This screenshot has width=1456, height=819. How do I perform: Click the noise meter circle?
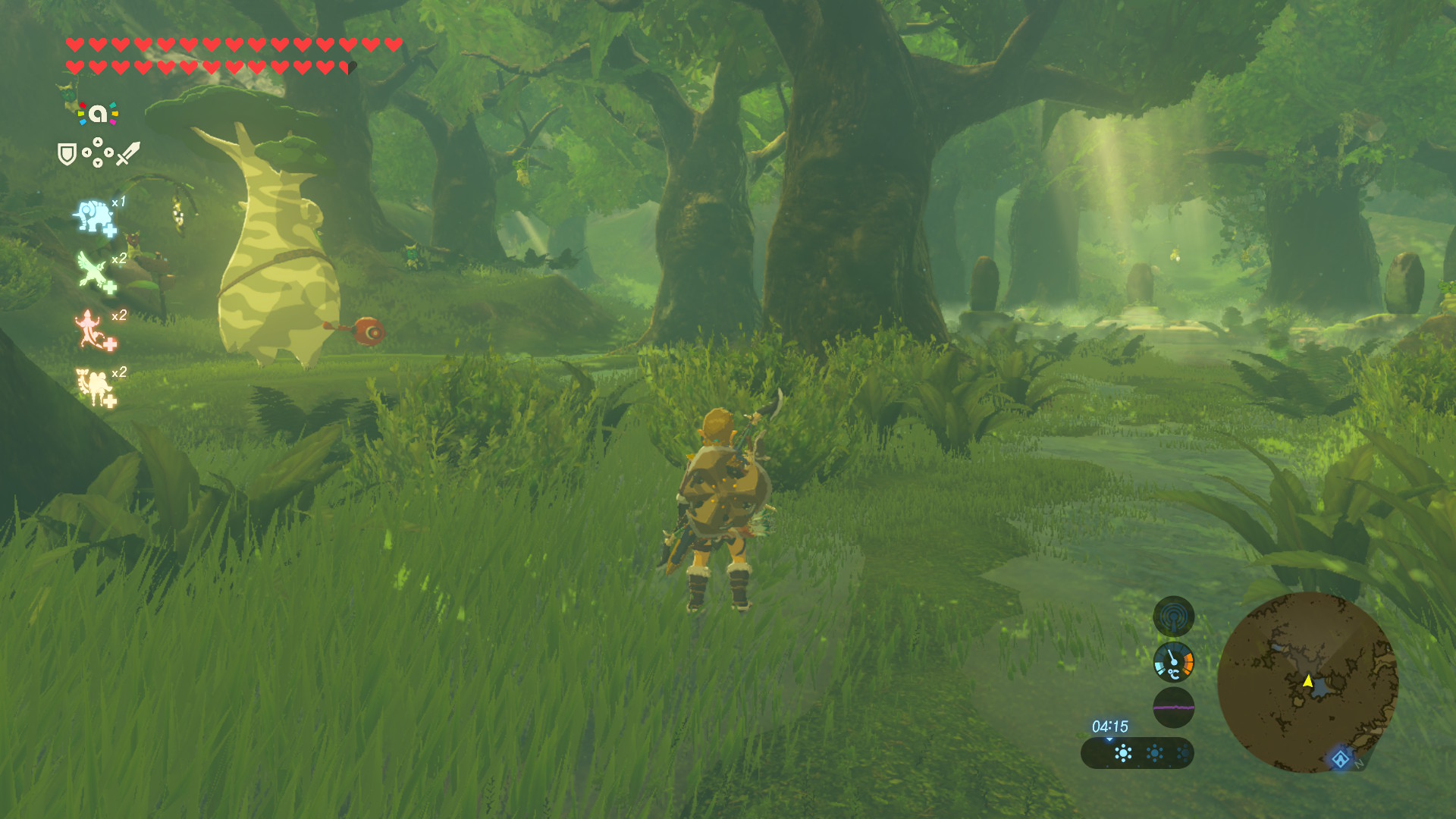[x=1173, y=708]
